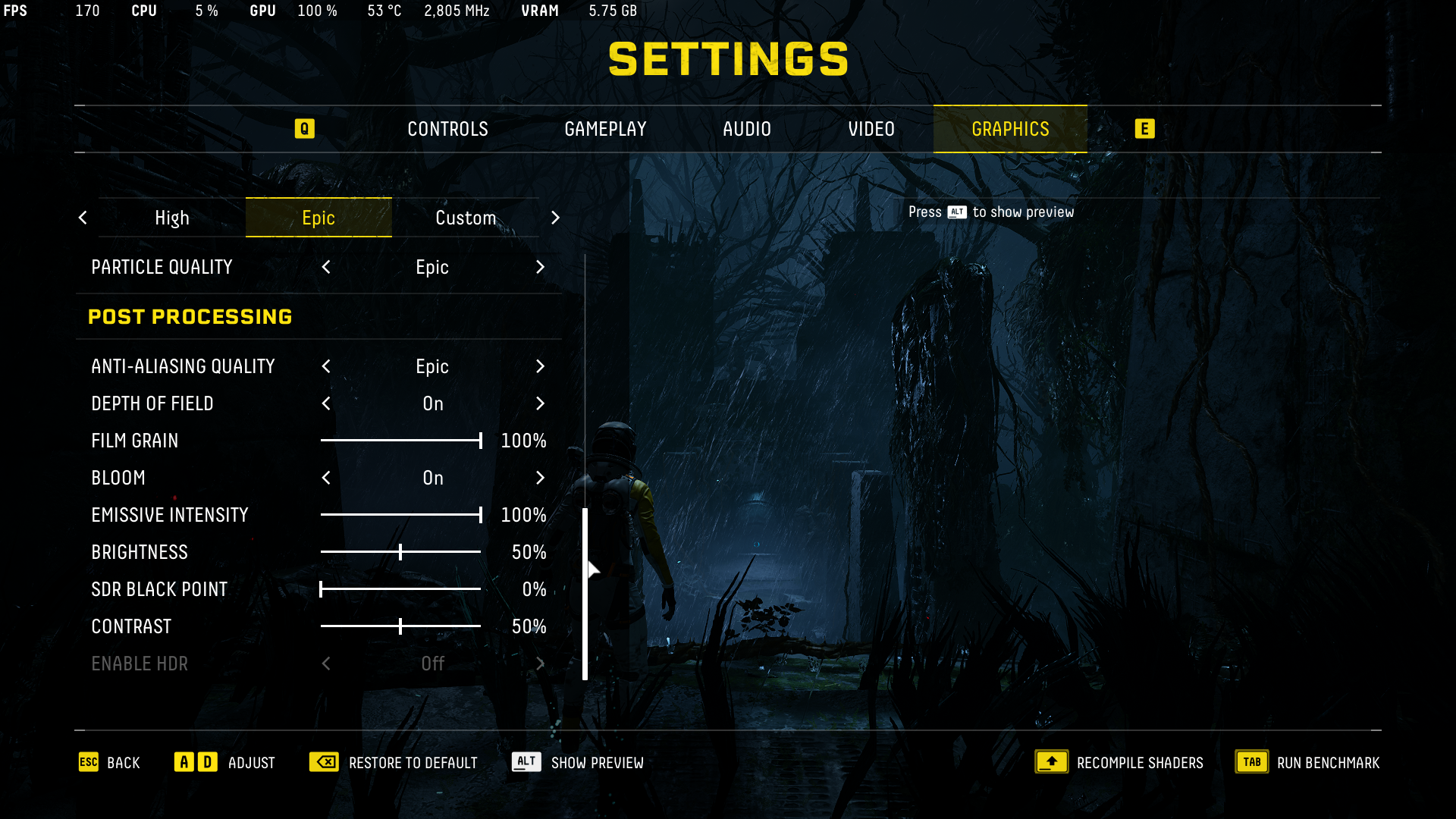This screenshot has width=1456, height=819.
Task: Modify the Contrast slider
Action: (x=400, y=626)
